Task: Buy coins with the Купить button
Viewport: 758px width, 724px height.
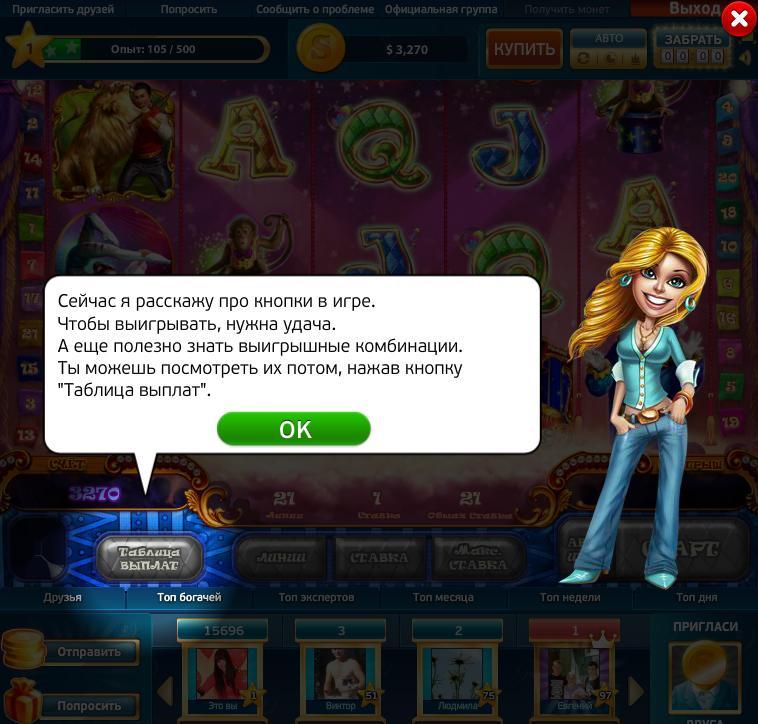Action: [523, 48]
